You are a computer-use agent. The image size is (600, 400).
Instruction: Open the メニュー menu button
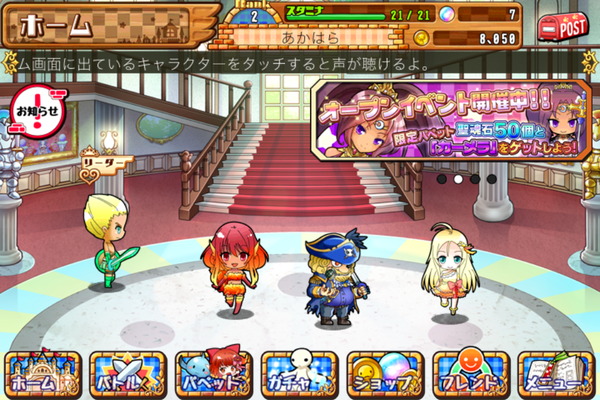click(x=556, y=372)
